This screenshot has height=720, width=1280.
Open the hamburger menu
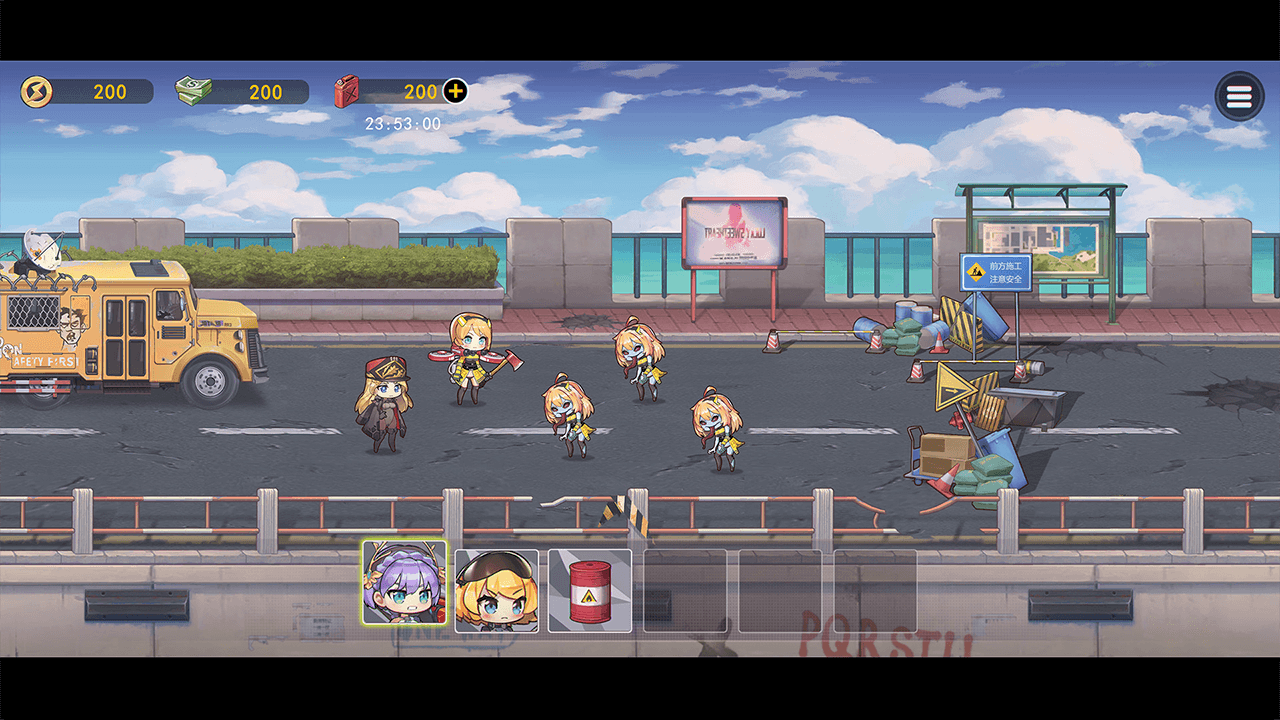click(x=1239, y=97)
